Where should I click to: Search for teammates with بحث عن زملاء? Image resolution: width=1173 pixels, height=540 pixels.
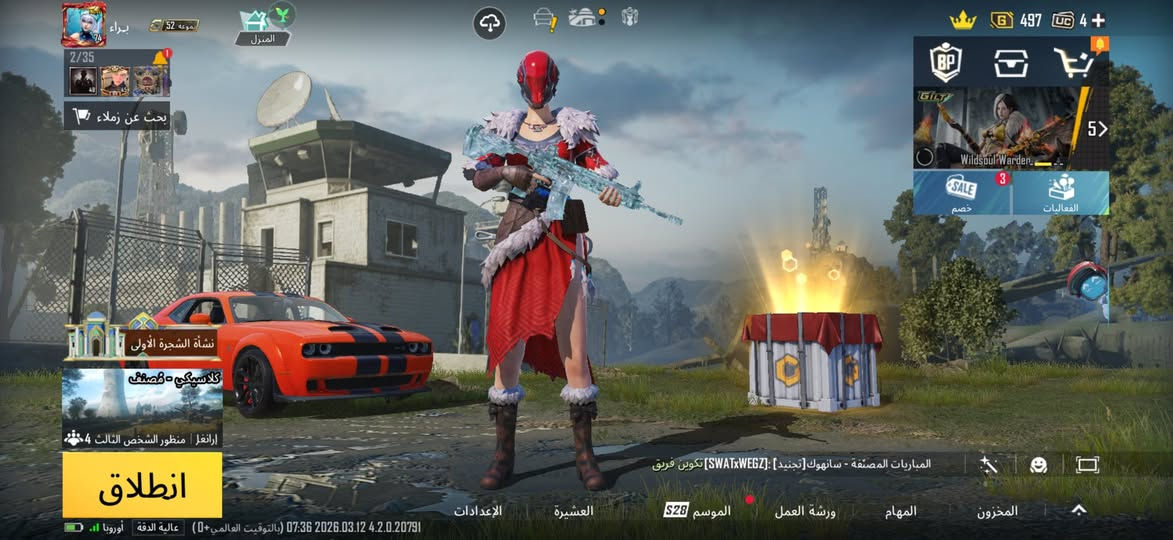pos(117,116)
